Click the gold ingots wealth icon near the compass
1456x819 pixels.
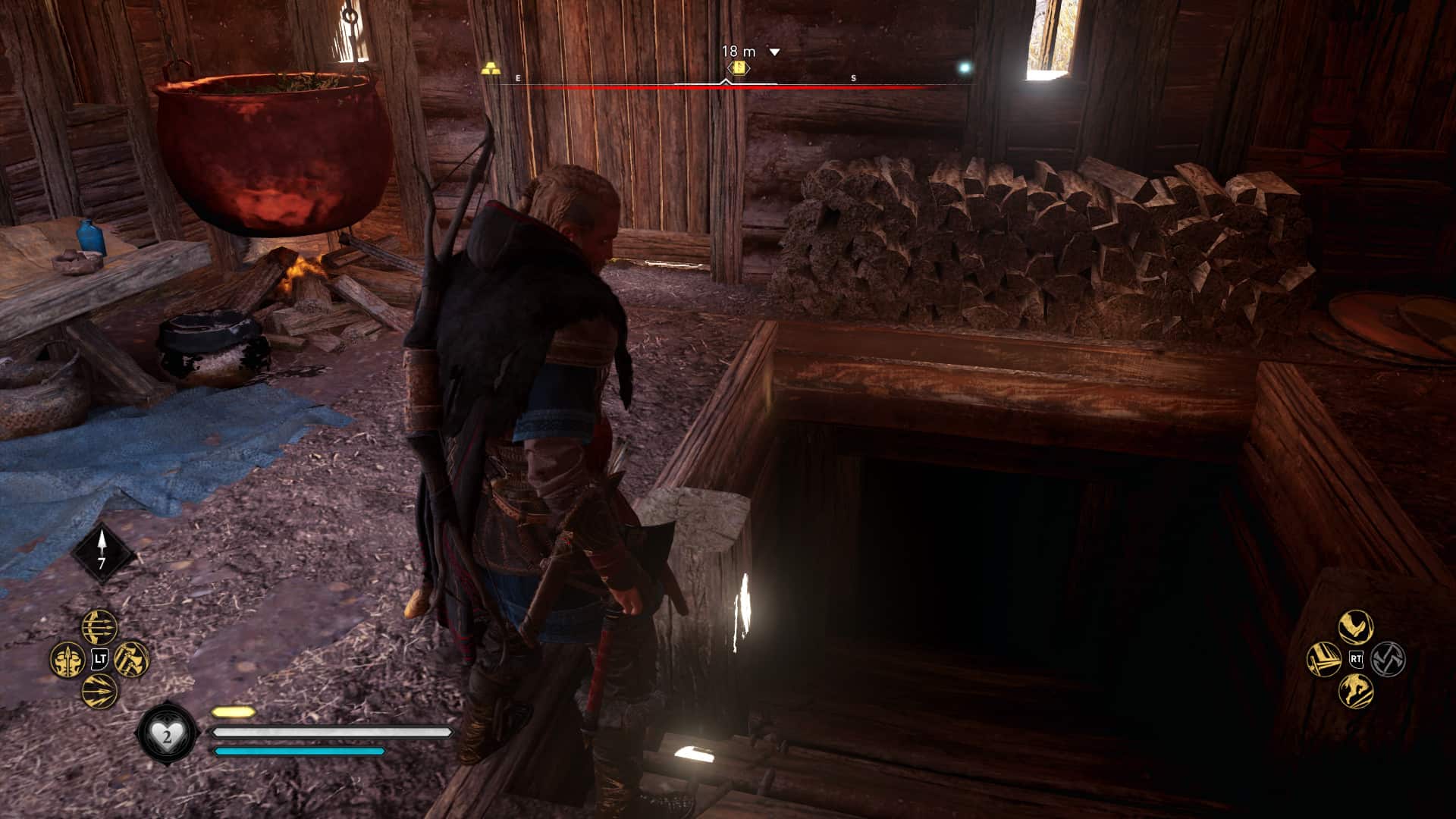pos(491,68)
